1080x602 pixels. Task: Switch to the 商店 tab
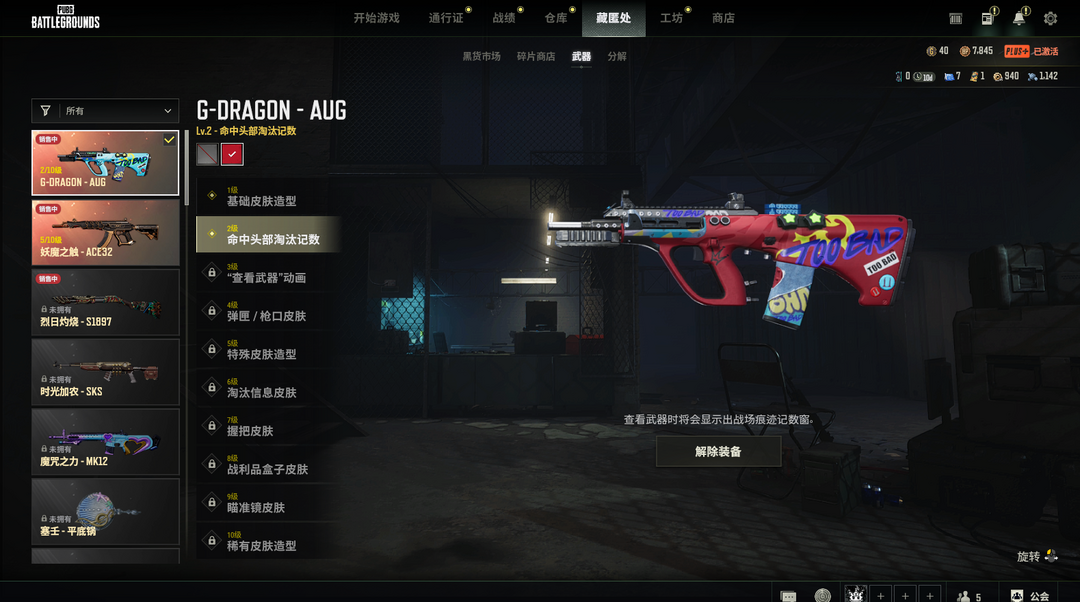pyautogui.click(x=723, y=18)
